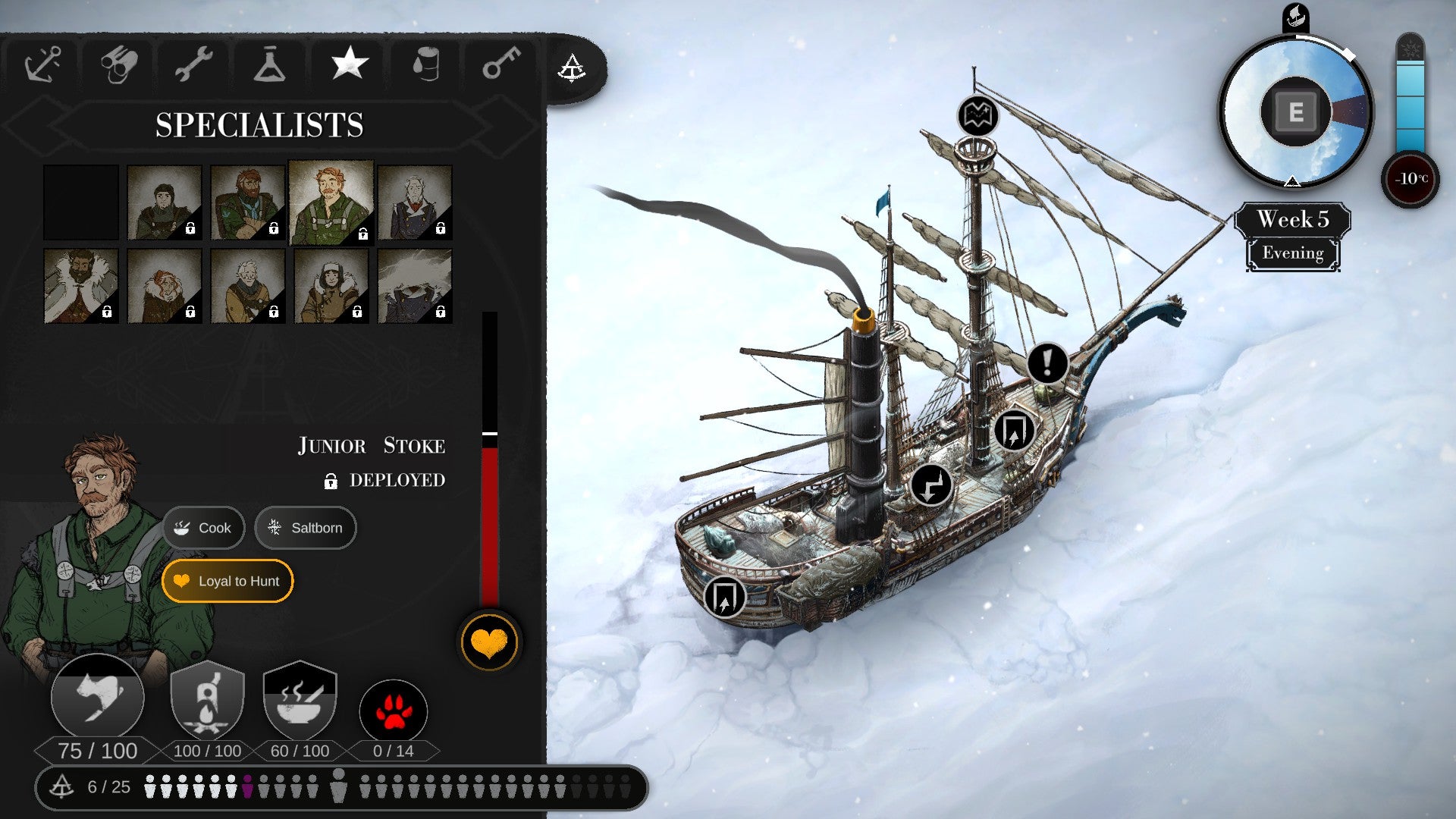This screenshot has height=819, width=1456.
Task: Click the Saltborn trait badge
Action: point(306,528)
